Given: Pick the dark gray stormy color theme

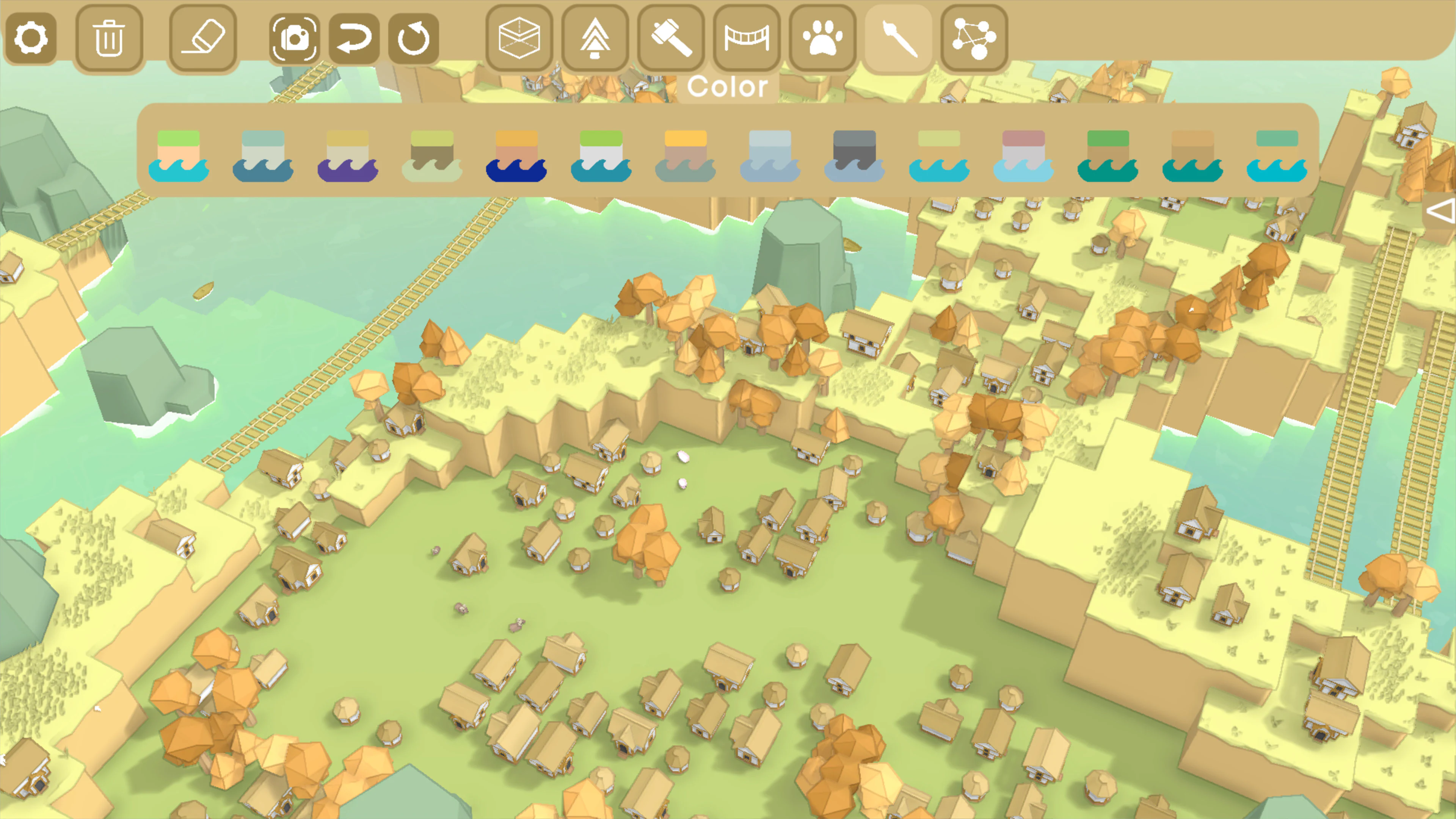Looking at the screenshot, I should coord(855,155).
